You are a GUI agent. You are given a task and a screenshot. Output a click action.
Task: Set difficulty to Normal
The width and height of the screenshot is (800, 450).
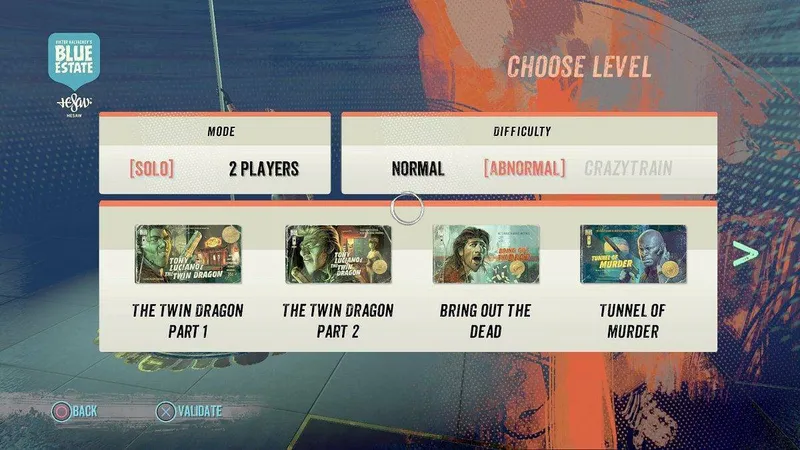pyautogui.click(x=418, y=168)
